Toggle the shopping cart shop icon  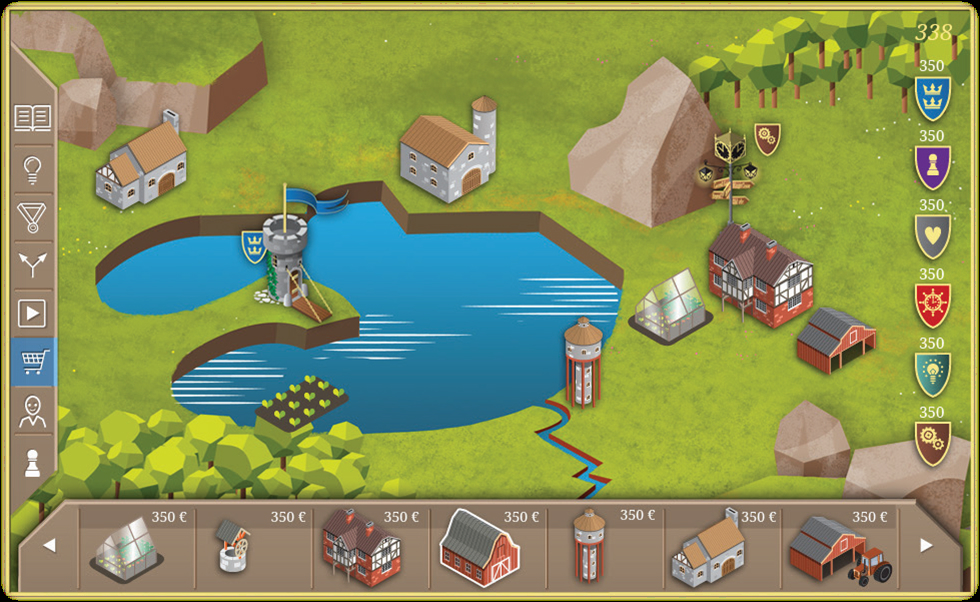coord(34,362)
